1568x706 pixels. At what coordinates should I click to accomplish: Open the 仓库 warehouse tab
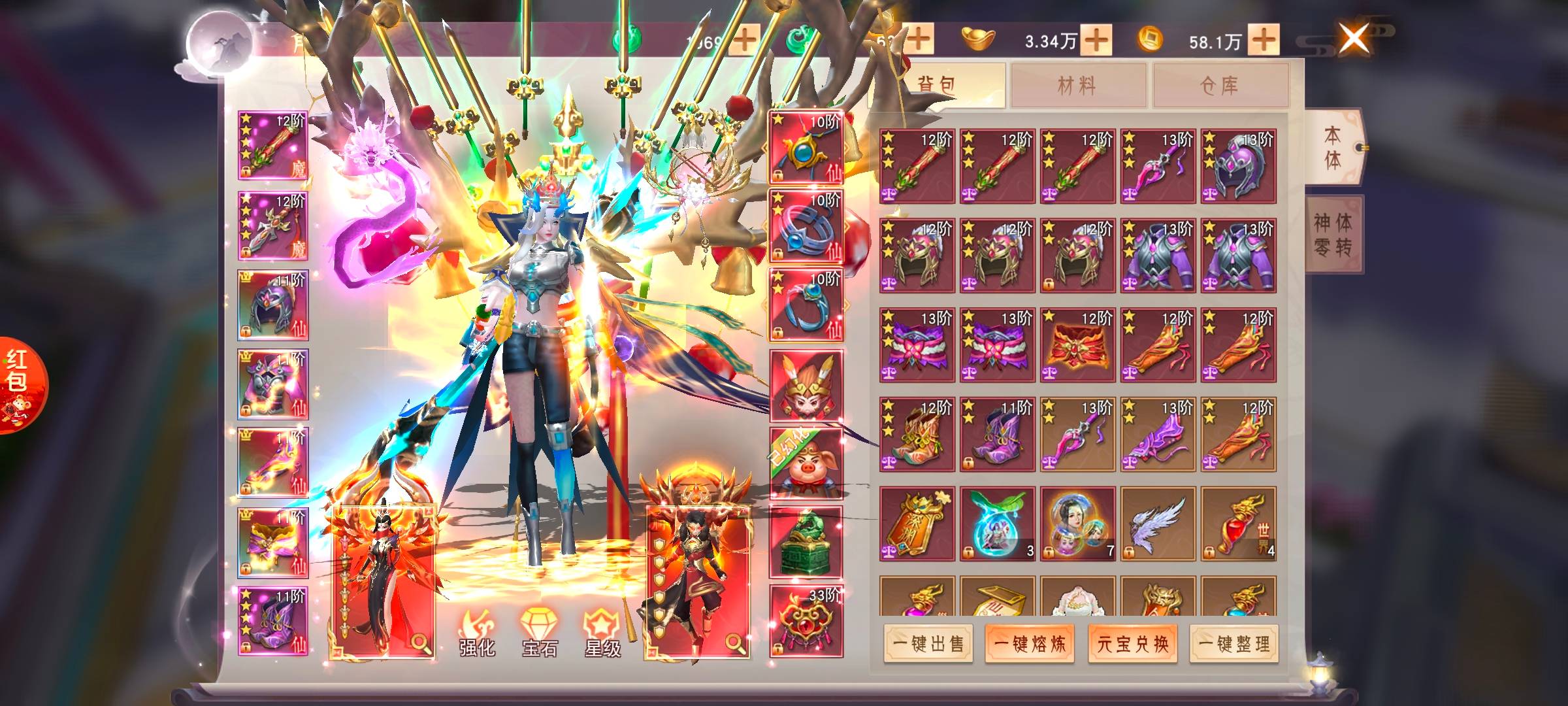[1220, 85]
